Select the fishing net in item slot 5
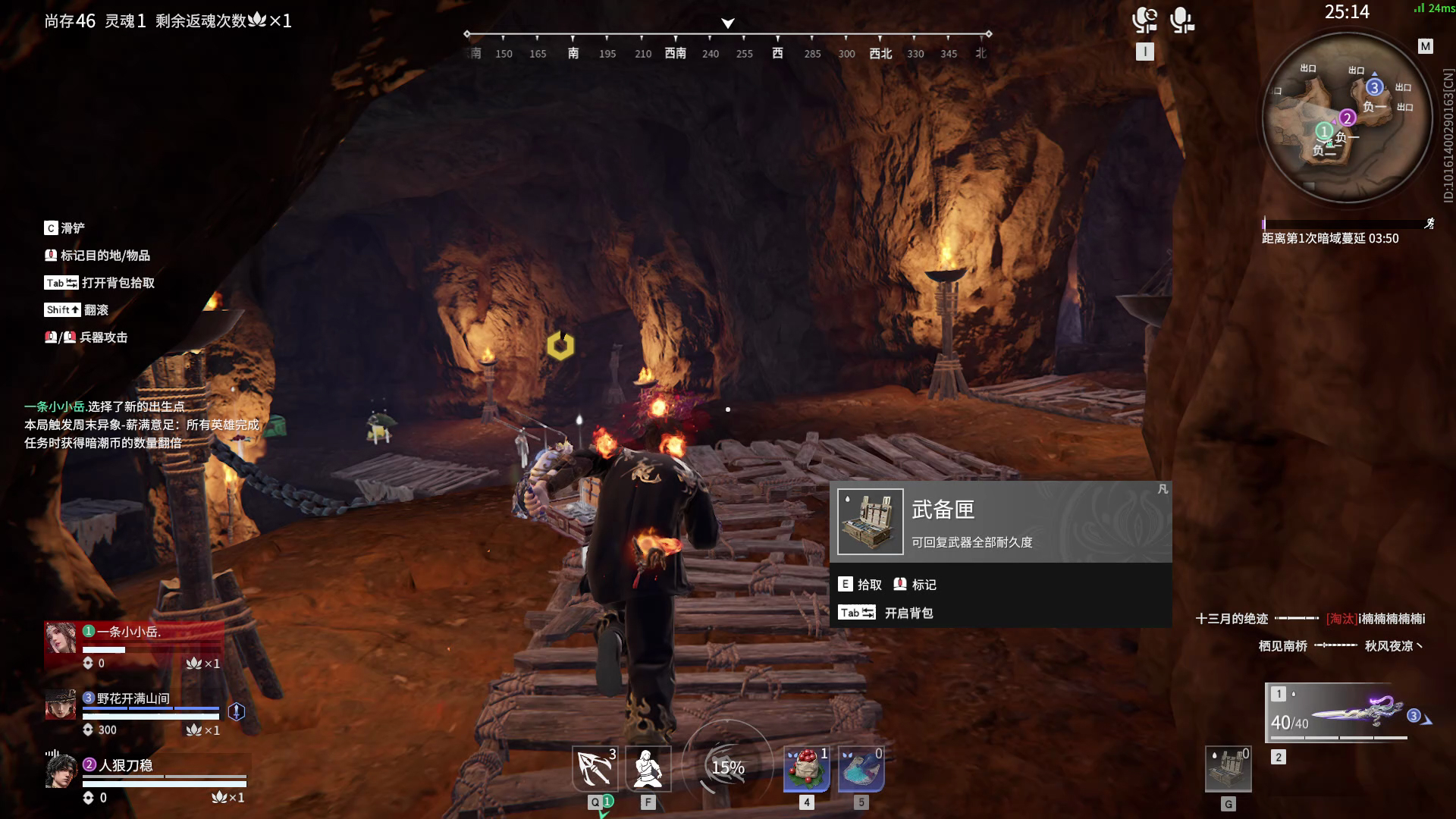This screenshot has height=819, width=1456. [x=860, y=768]
